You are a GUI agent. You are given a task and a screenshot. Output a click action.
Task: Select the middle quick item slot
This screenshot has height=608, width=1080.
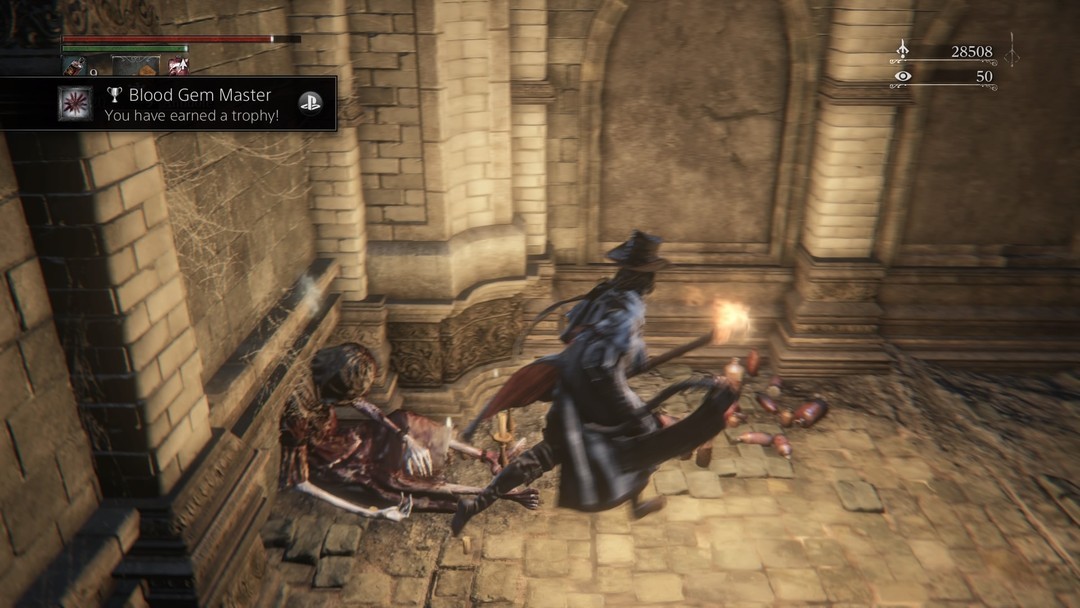click(x=135, y=67)
